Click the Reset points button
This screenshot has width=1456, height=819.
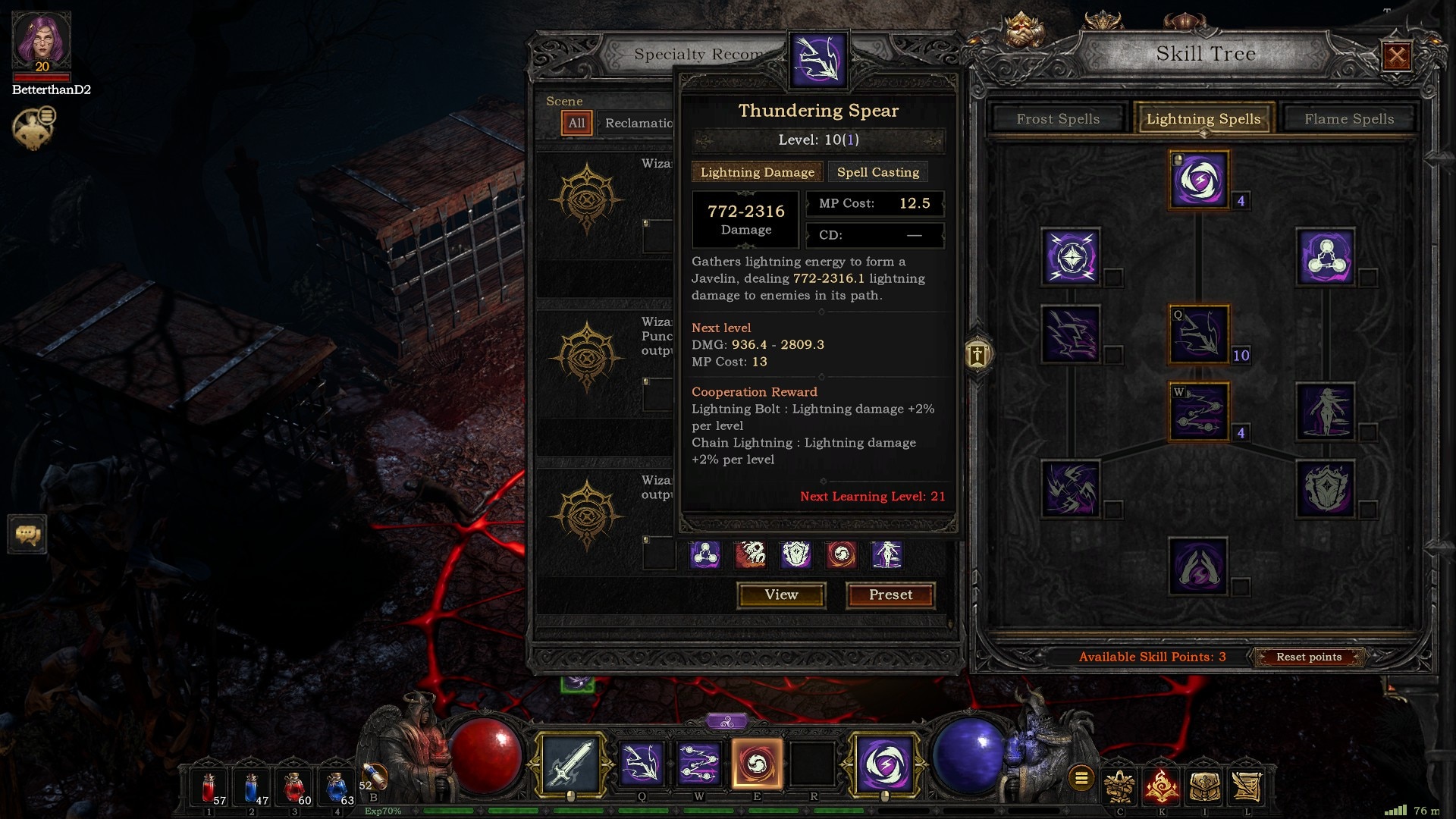pyautogui.click(x=1308, y=657)
